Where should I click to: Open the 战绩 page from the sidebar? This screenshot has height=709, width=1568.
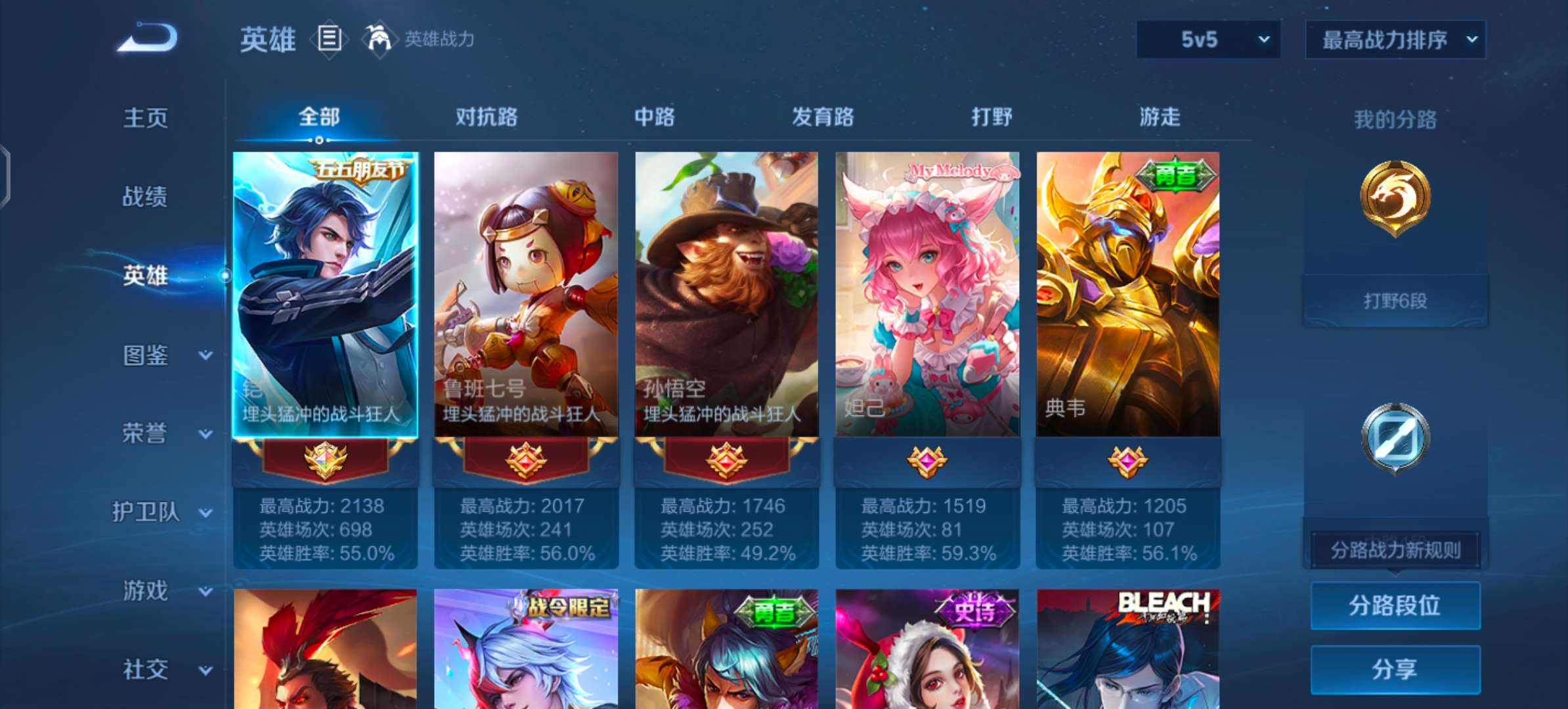(x=146, y=196)
